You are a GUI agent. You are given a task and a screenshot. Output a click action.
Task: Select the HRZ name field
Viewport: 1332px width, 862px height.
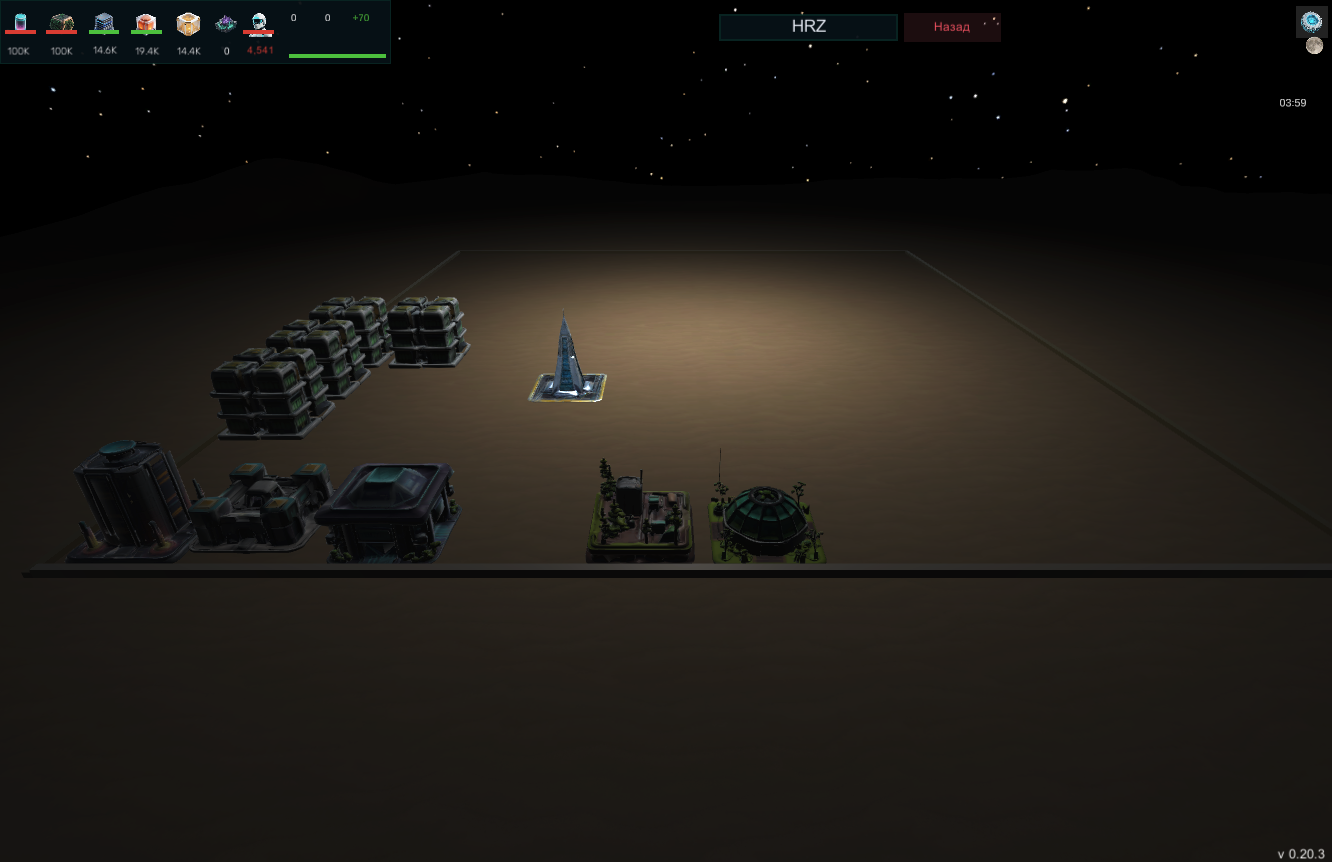808,27
